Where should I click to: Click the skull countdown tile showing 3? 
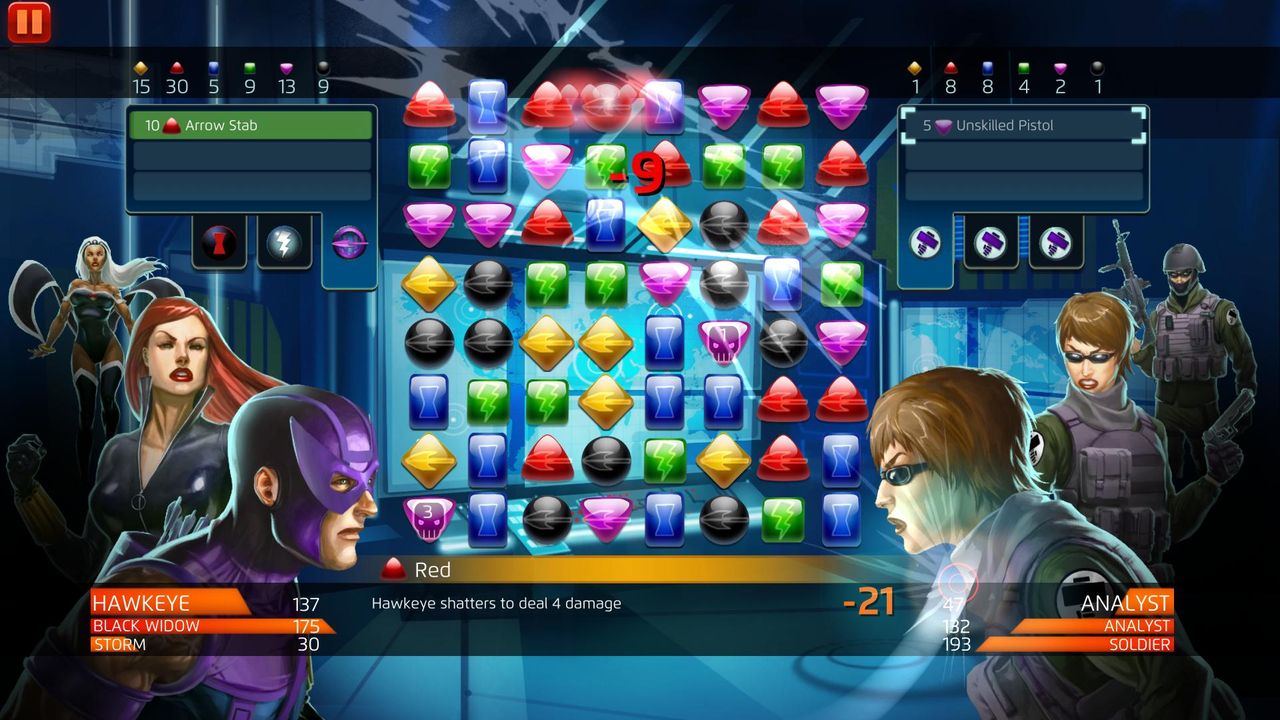[428, 519]
